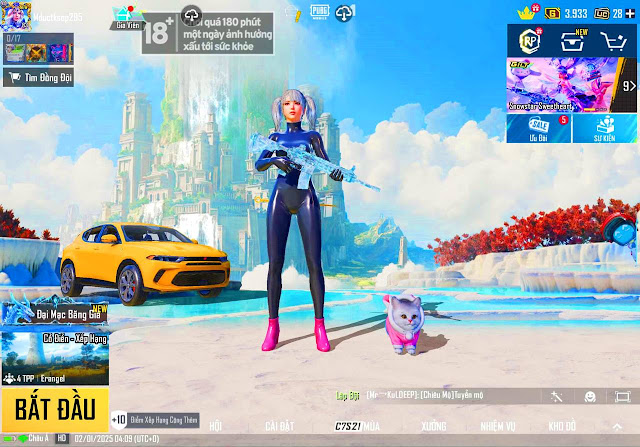Image resolution: width=640 pixels, height=447 pixels.
Task: Select the Cổ Điển Erangel mode card
Action: pos(54,357)
